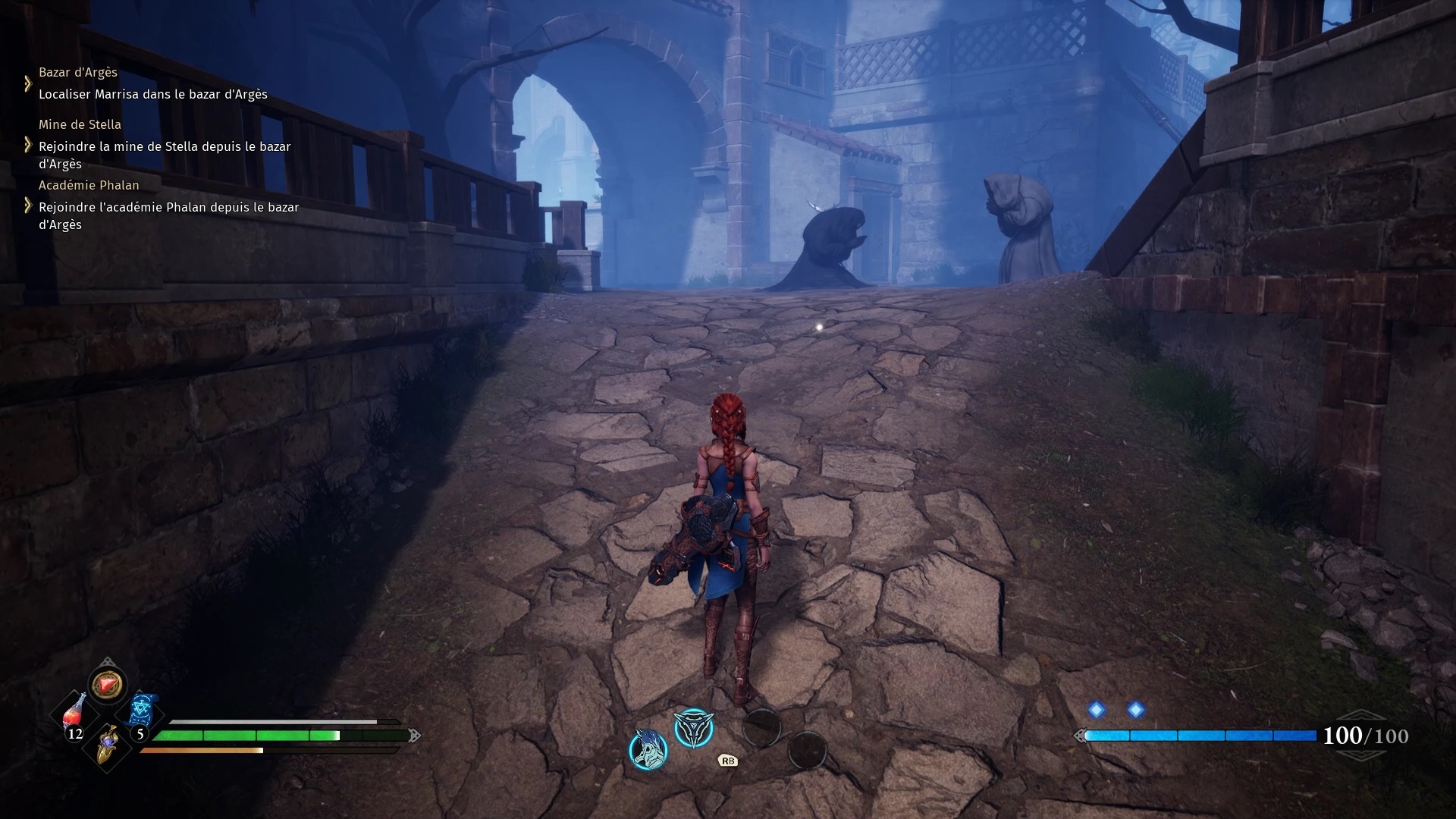This screenshot has width=1456, height=819.
Task: Open the Bazar d'Argès quest objective
Action: click(152, 94)
